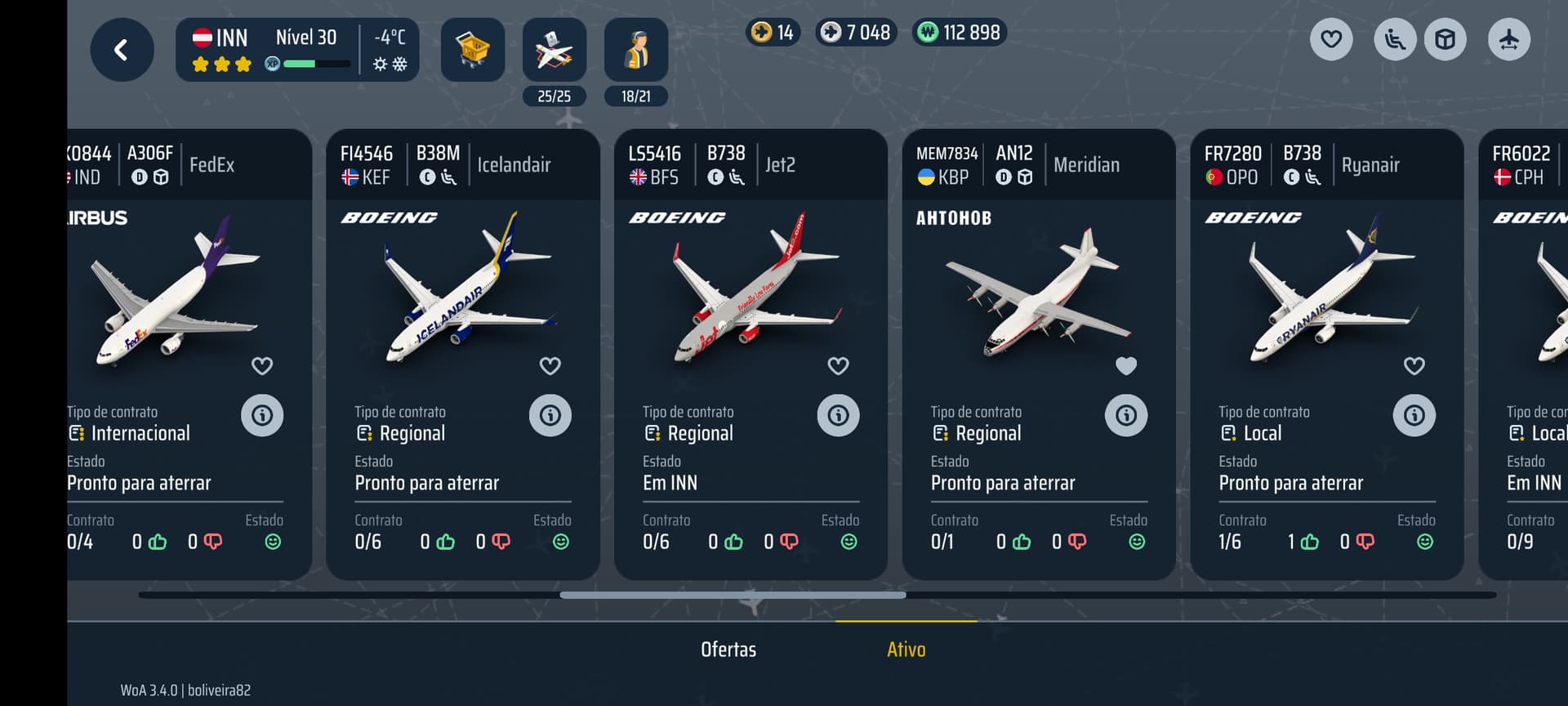Filter by favorites heart button
1568x706 pixels.
pos(1331,39)
